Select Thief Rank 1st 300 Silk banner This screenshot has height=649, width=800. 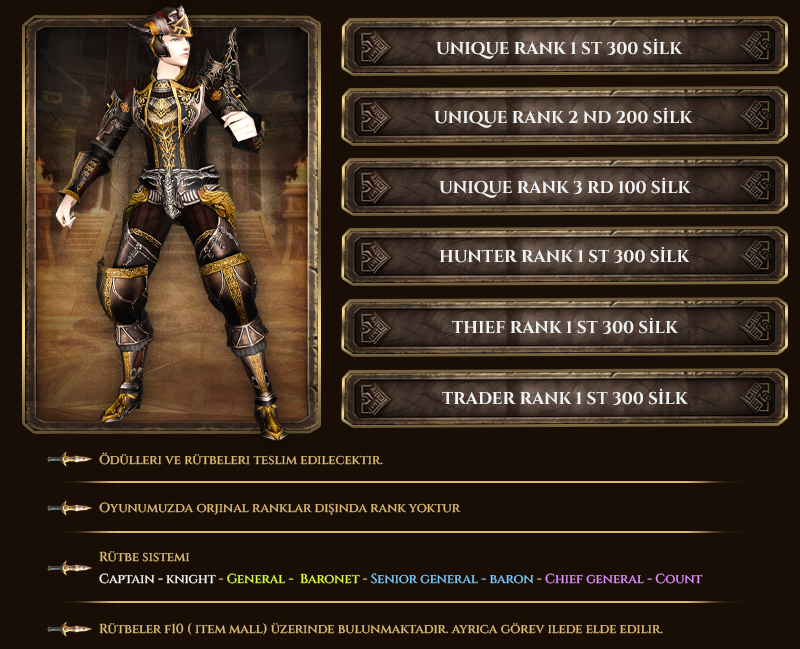click(x=564, y=327)
